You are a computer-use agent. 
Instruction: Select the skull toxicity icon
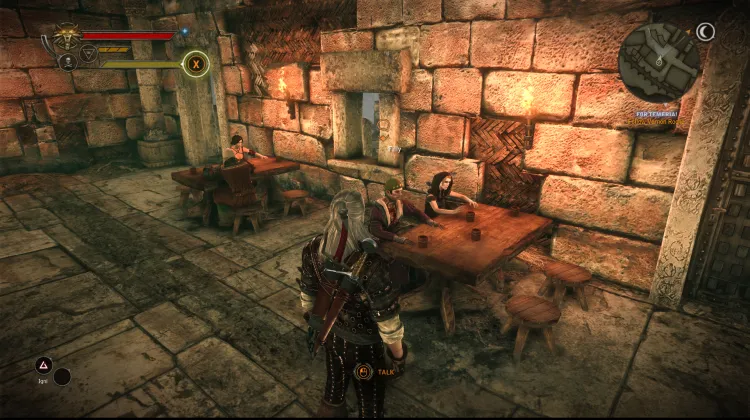click(x=68, y=61)
